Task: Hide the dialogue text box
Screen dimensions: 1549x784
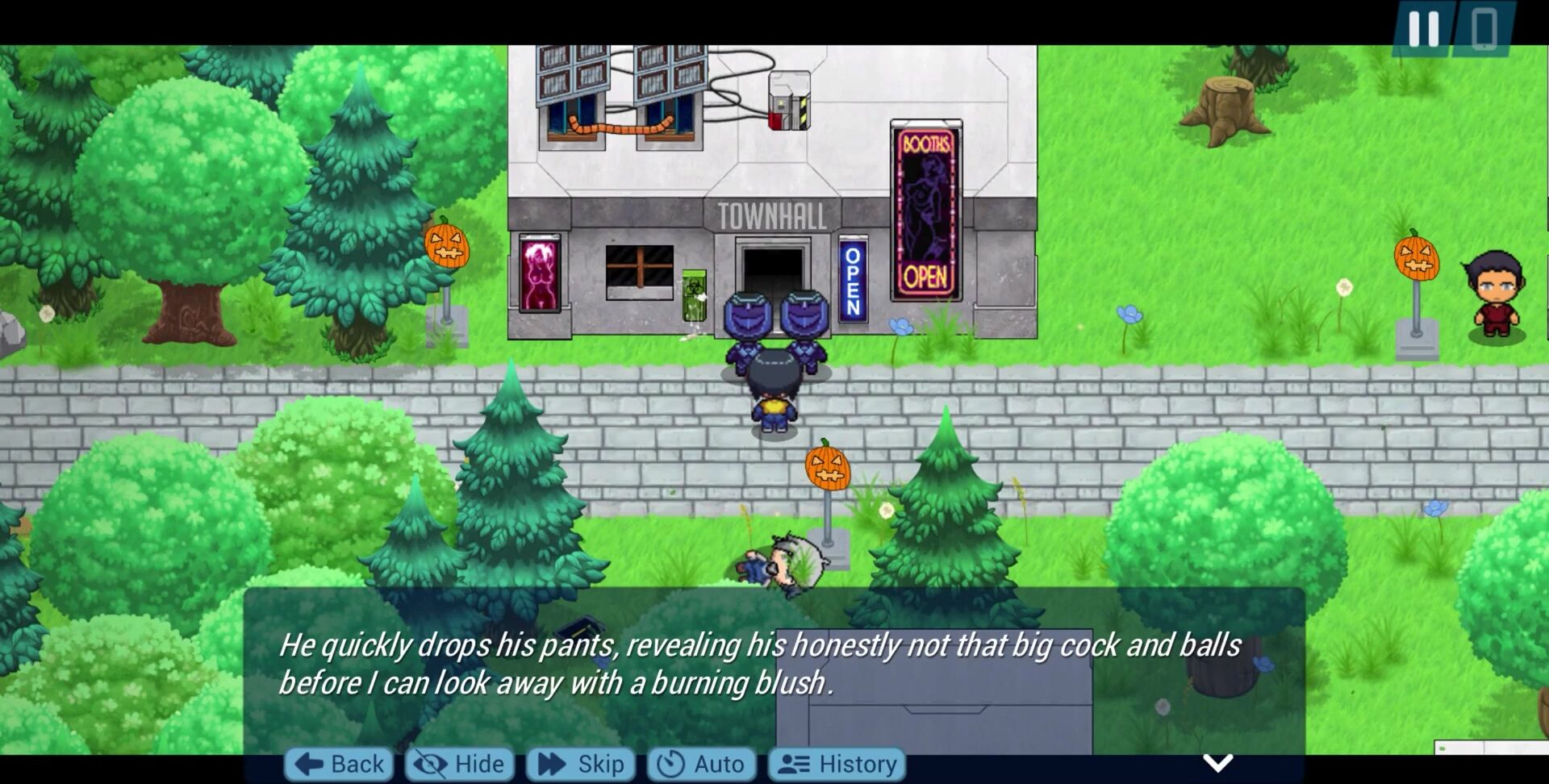Action: [460, 763]
